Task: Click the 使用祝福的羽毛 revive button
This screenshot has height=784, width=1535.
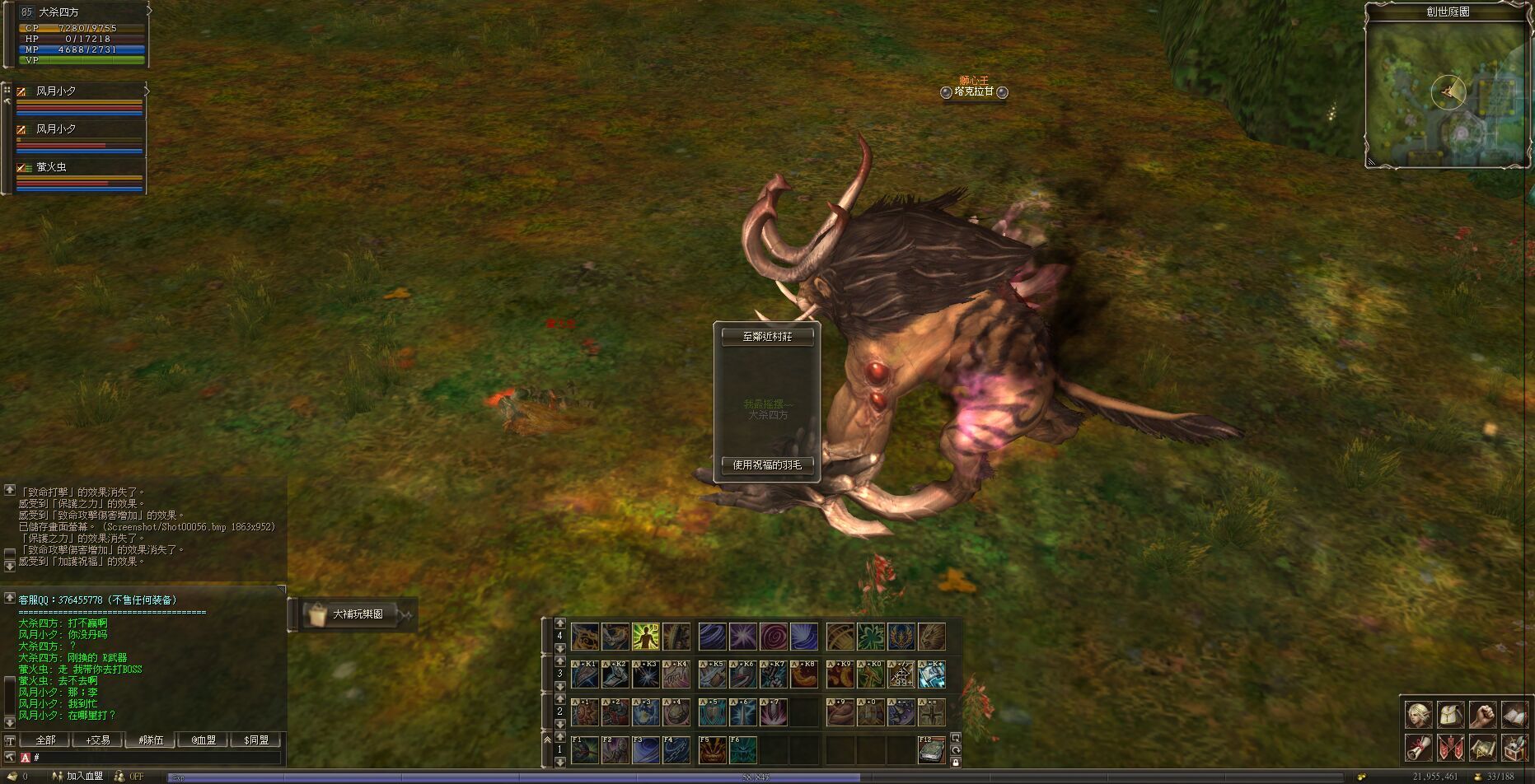Action: (x=767, y=465)
